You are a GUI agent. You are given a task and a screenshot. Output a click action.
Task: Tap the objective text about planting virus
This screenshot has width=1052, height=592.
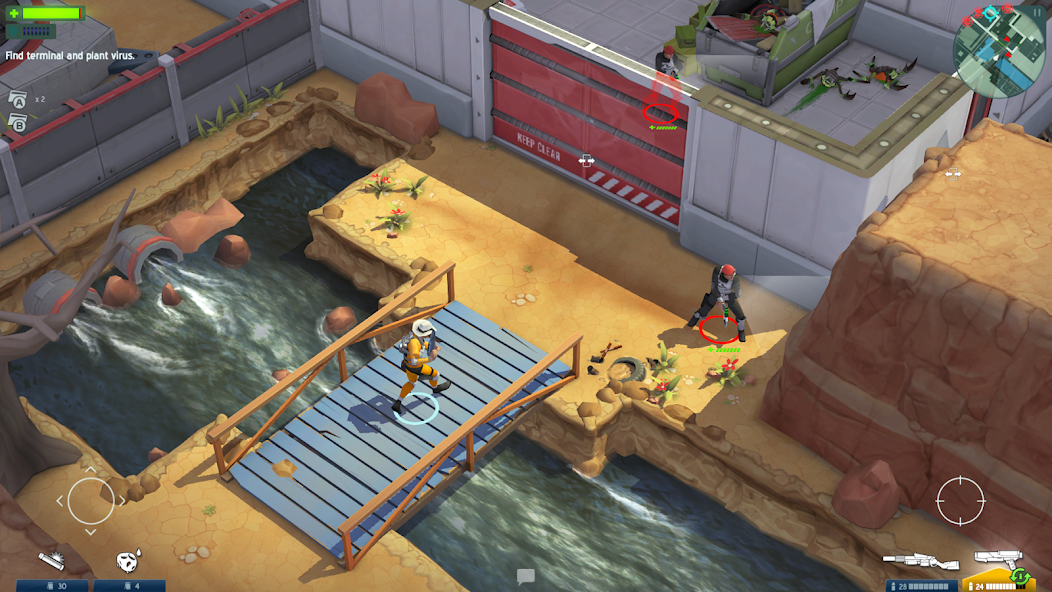[x=70, y=56]
